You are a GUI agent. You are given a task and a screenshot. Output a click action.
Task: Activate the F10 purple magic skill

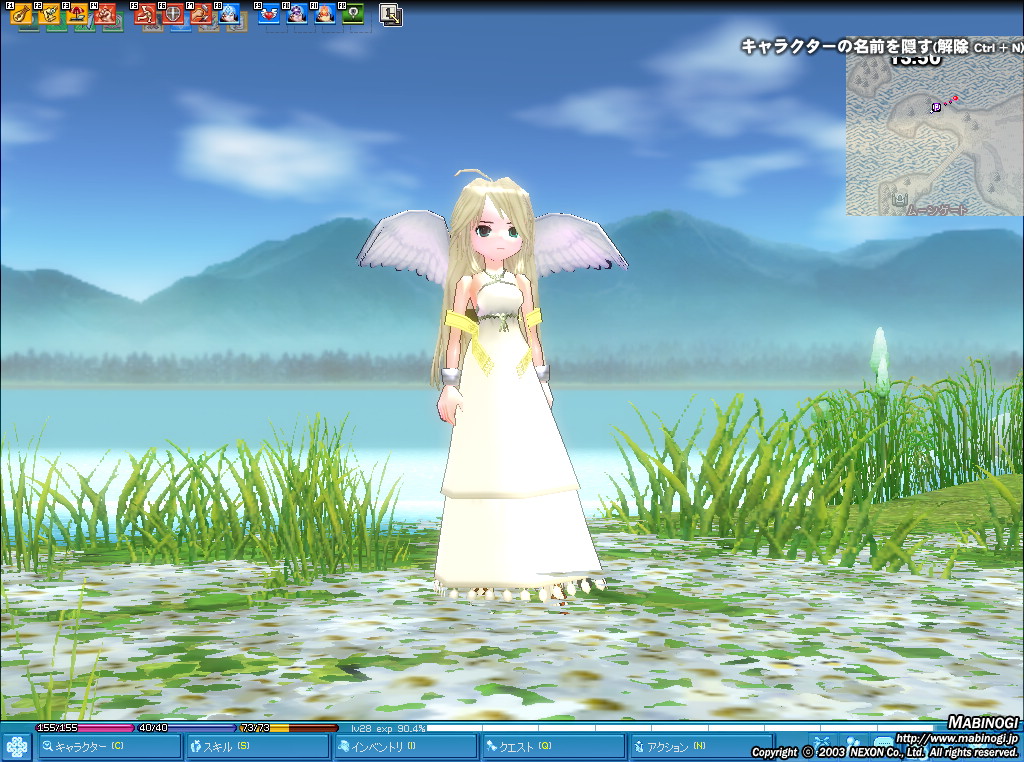[297, 15]
